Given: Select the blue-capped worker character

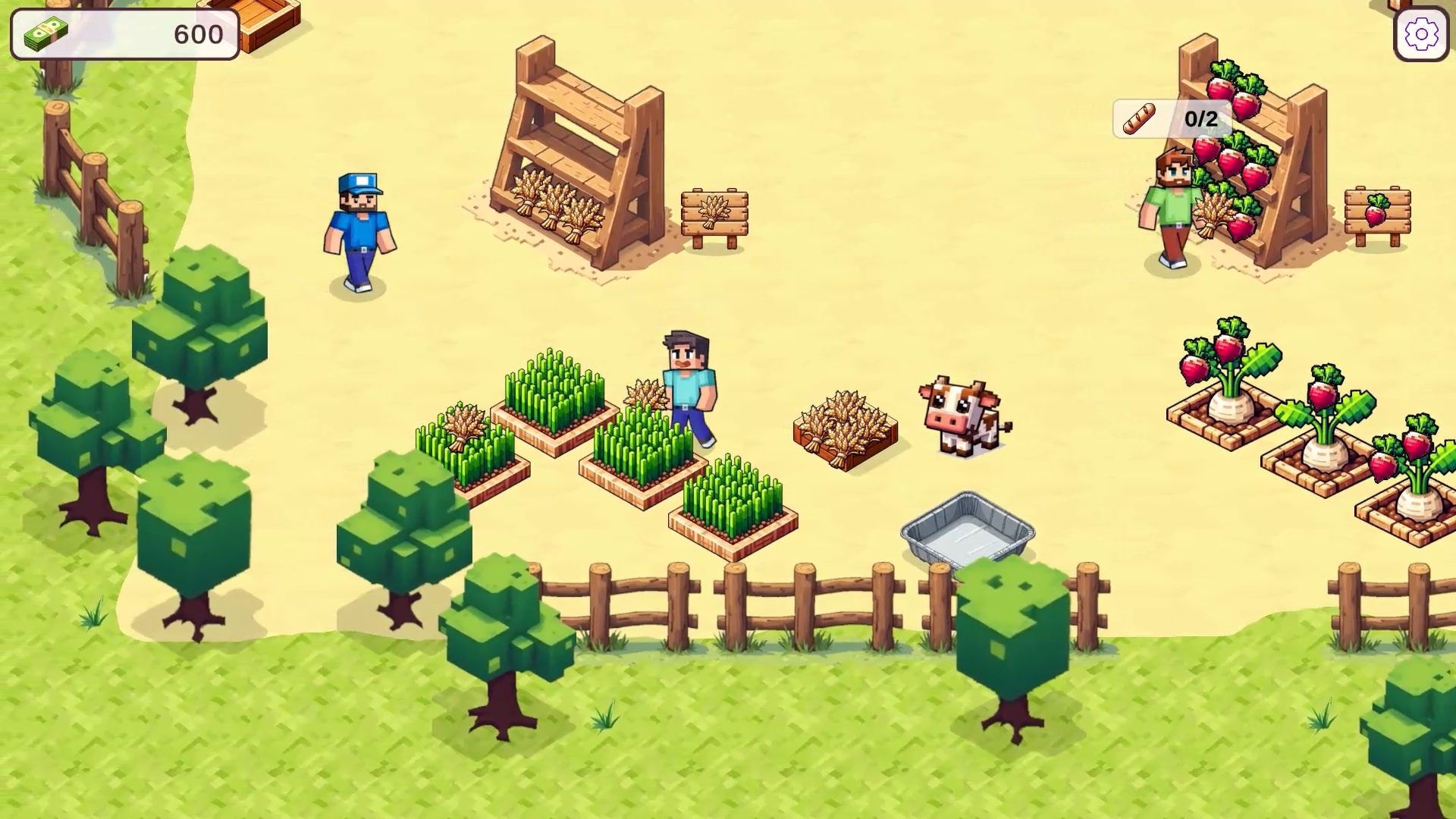Looking at the screenshot, I should (358, 227).
